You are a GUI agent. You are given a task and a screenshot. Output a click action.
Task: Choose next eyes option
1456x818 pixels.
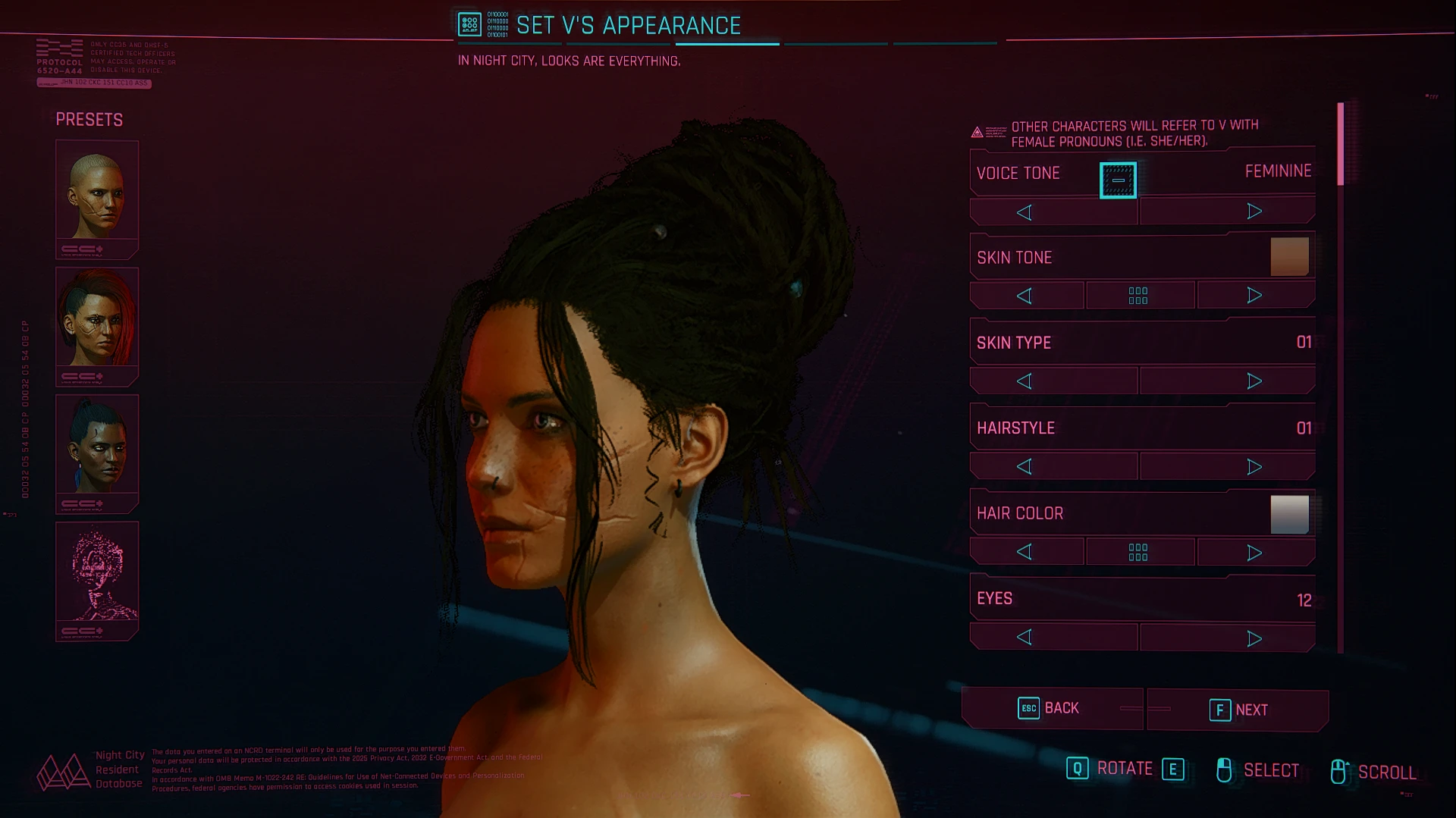(1254, 639)
